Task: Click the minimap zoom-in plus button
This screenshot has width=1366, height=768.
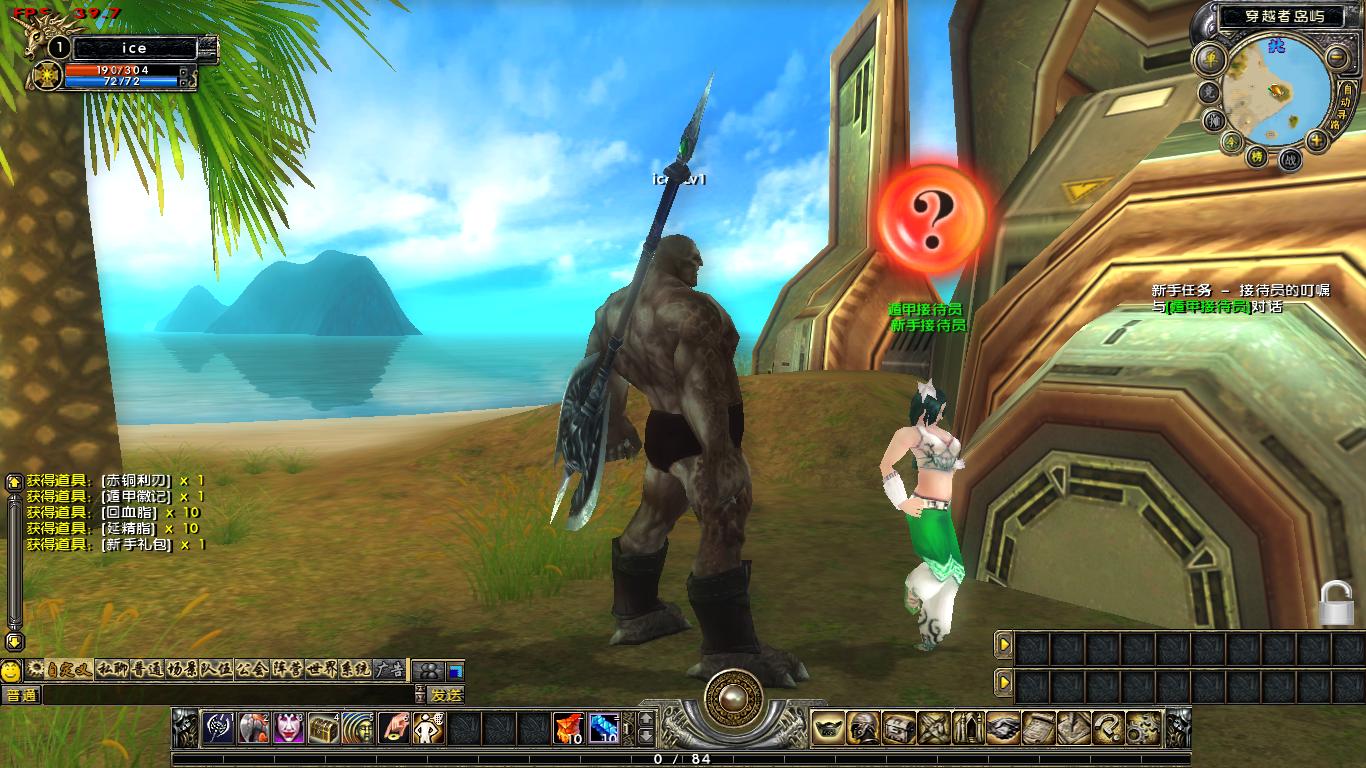Action: click(x=1317, y=141)
